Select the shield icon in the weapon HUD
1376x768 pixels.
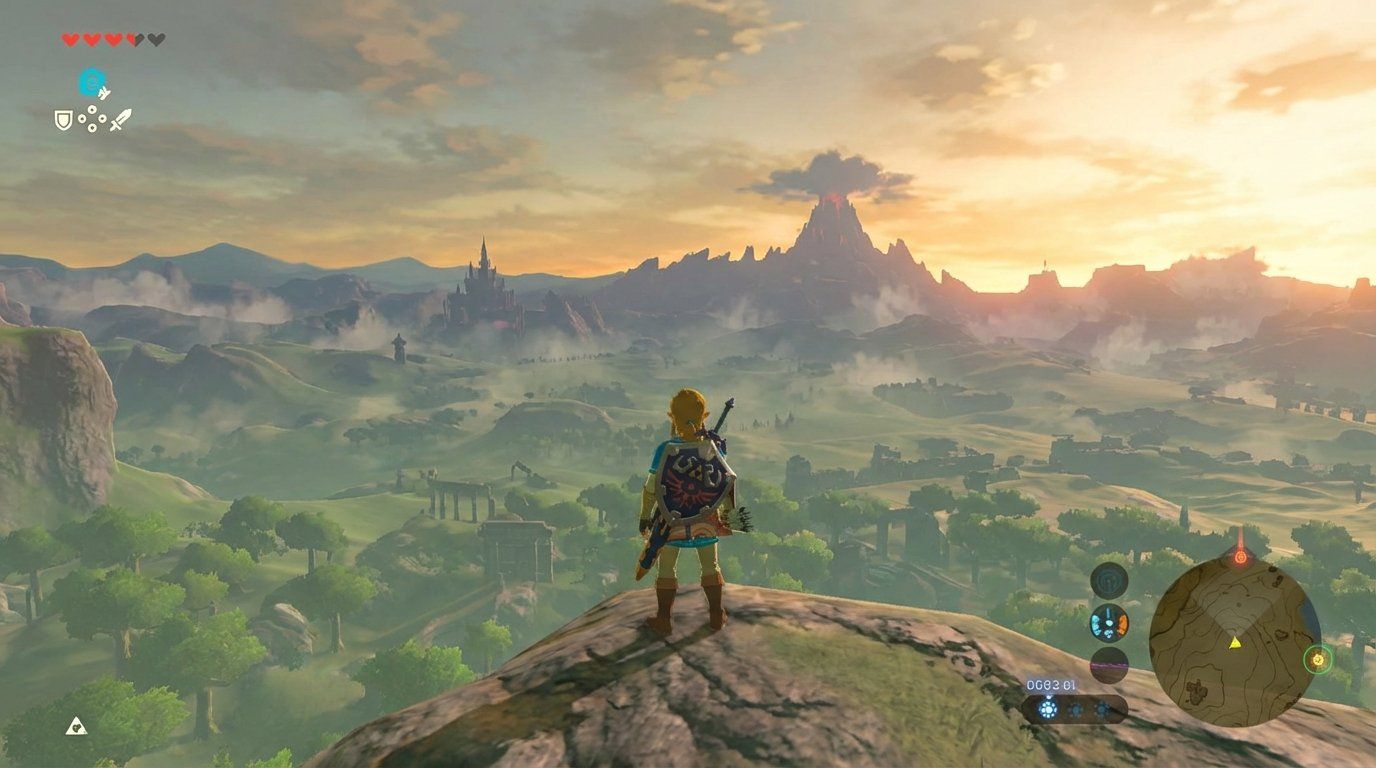click(63, 120)
